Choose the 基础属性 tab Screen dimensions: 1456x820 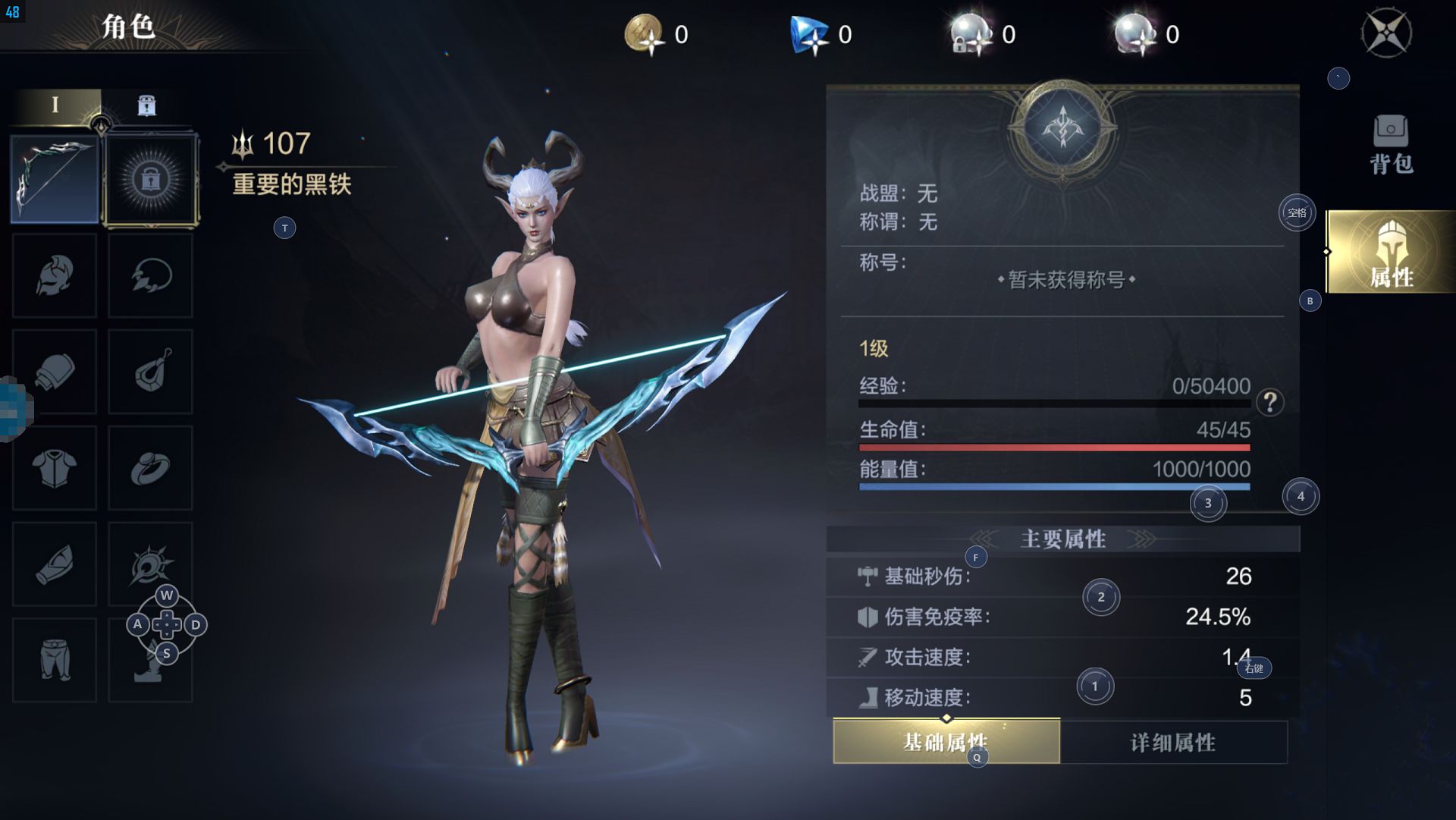tap(946, 741)
